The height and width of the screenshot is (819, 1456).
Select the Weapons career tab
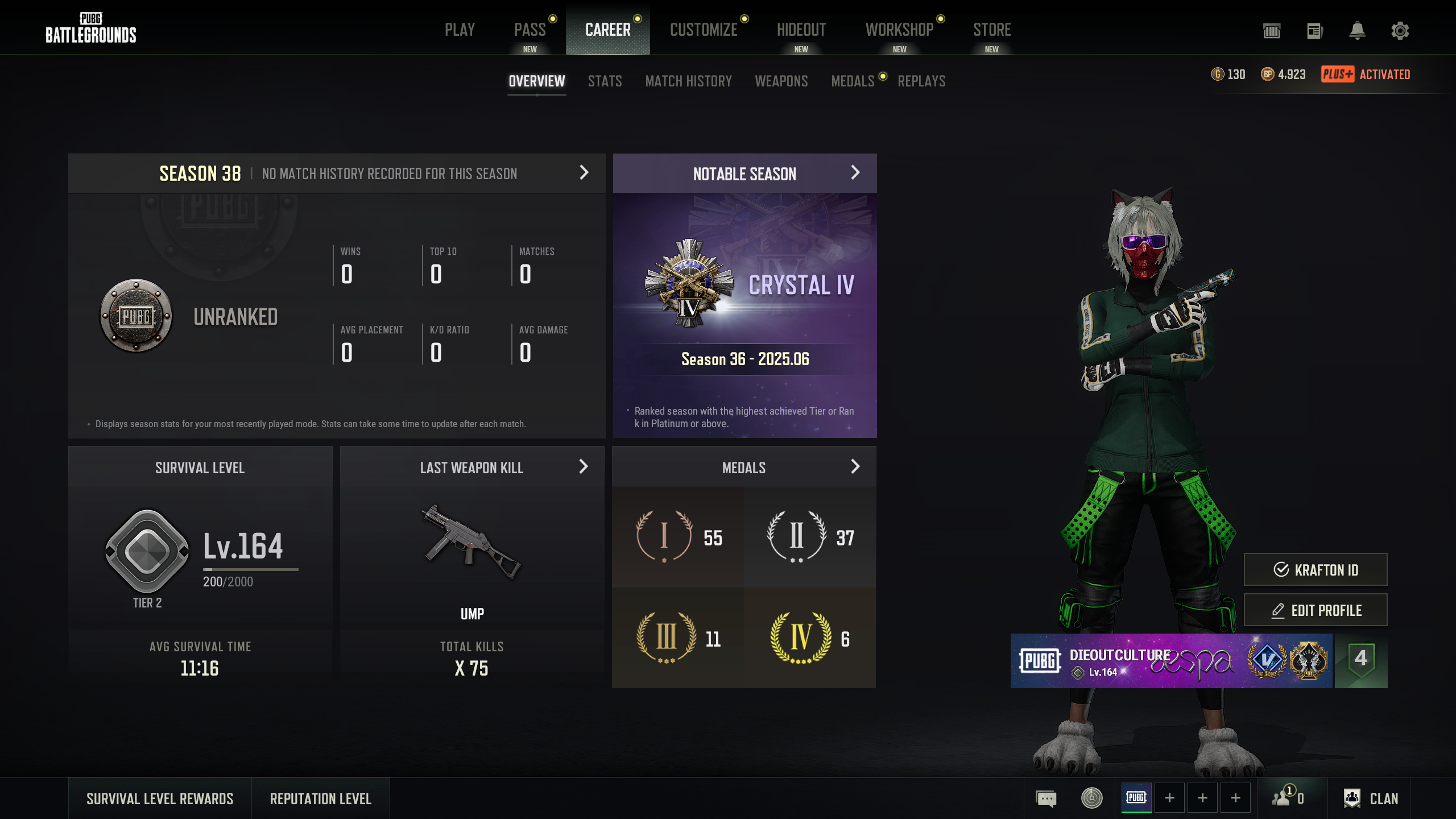coord(781,81)
